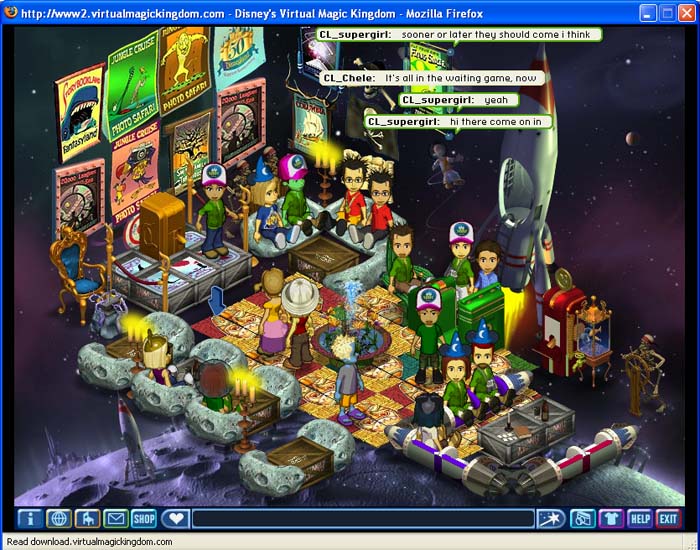Image resolution: width=700 pixels, height=550 pixels.
Task: Open the mail envelope icon
Action: pyautogui.click(x=116, y=518)
